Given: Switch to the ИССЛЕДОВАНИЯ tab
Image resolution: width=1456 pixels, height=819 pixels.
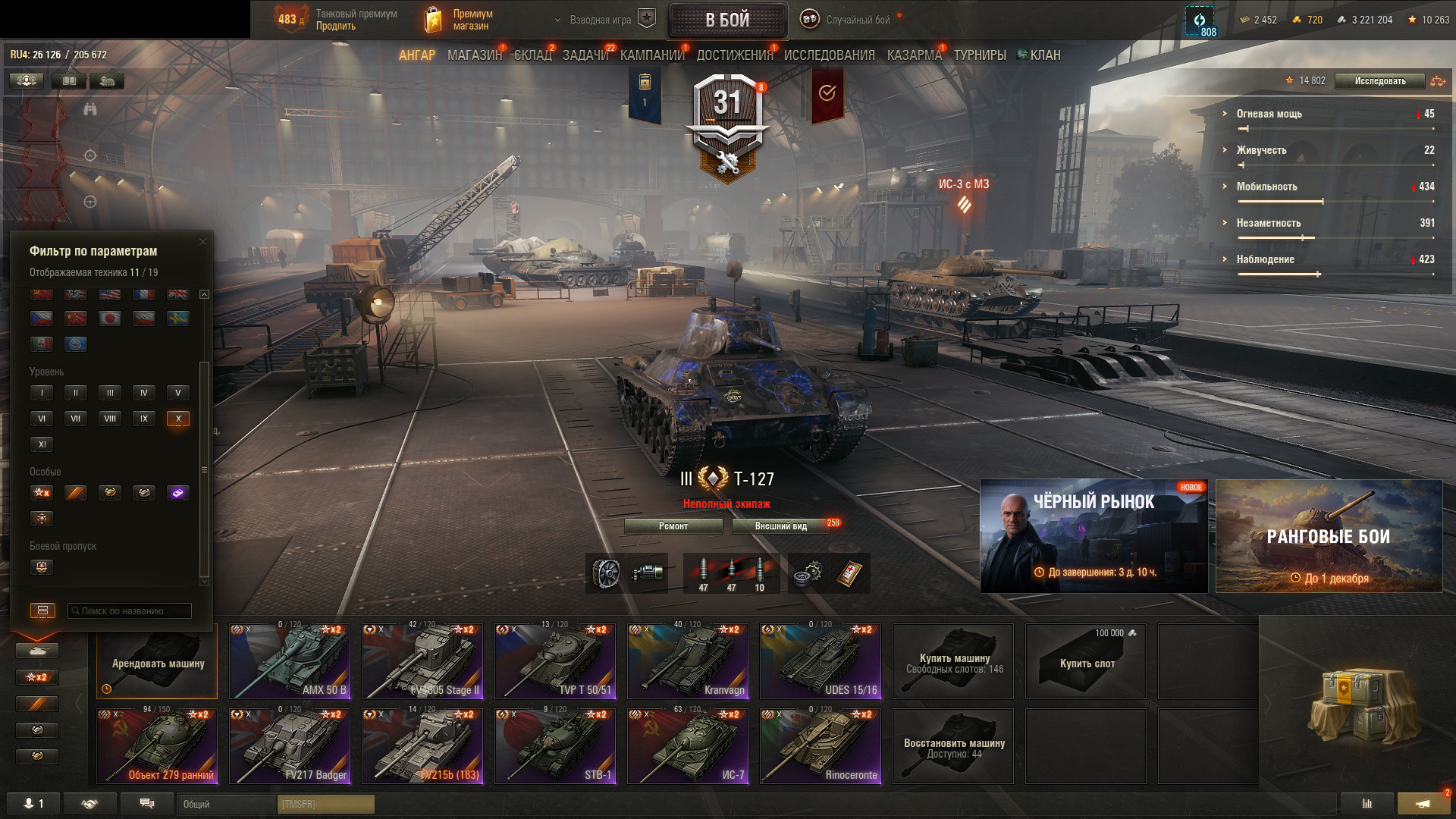Looking at the screenshot, I should 829,55.
